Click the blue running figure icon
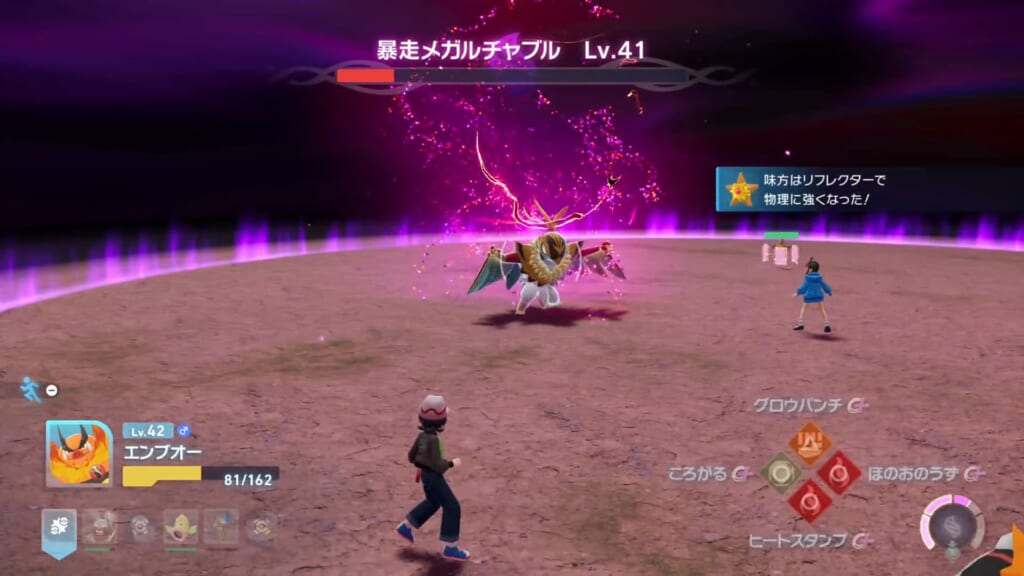Image resolution: width=1024 pixels, height=576 pixels. 31,389
